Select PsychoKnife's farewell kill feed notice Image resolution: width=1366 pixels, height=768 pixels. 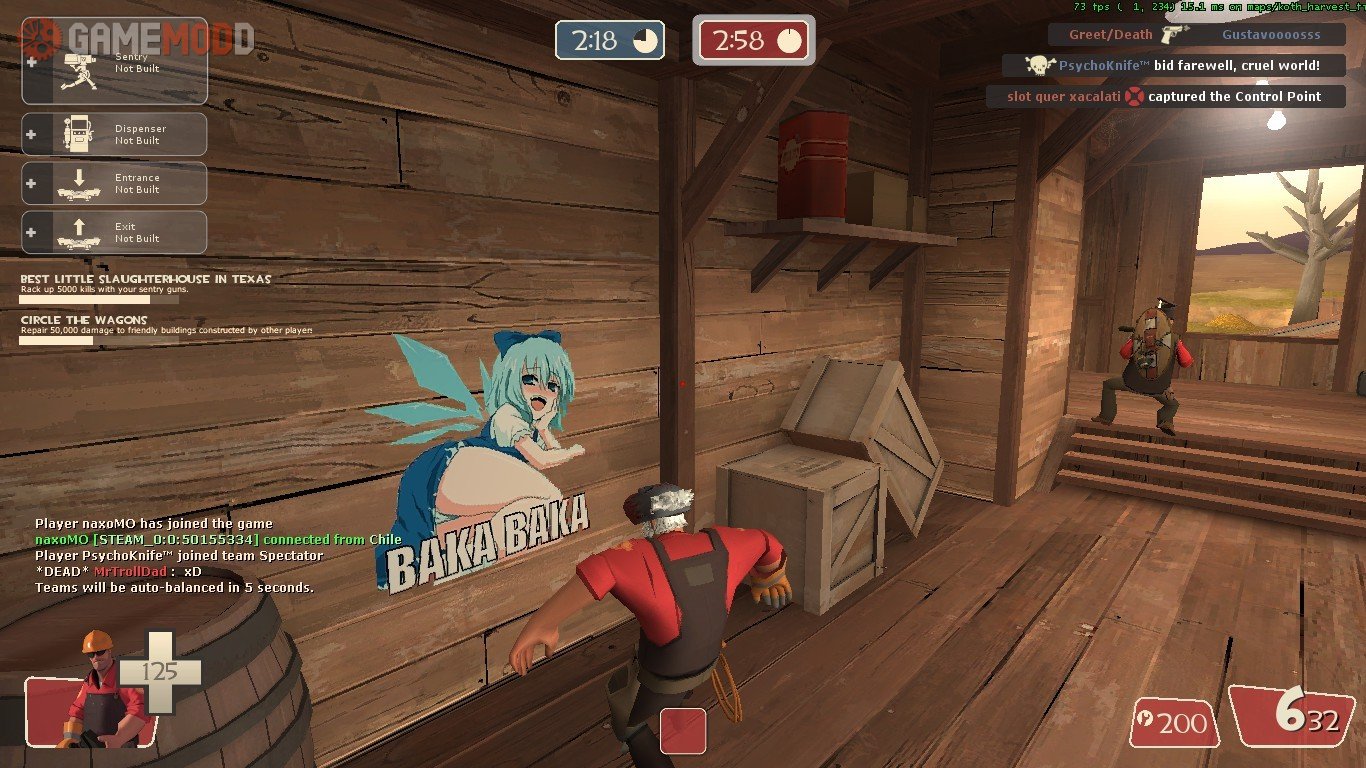[1174, 66]
